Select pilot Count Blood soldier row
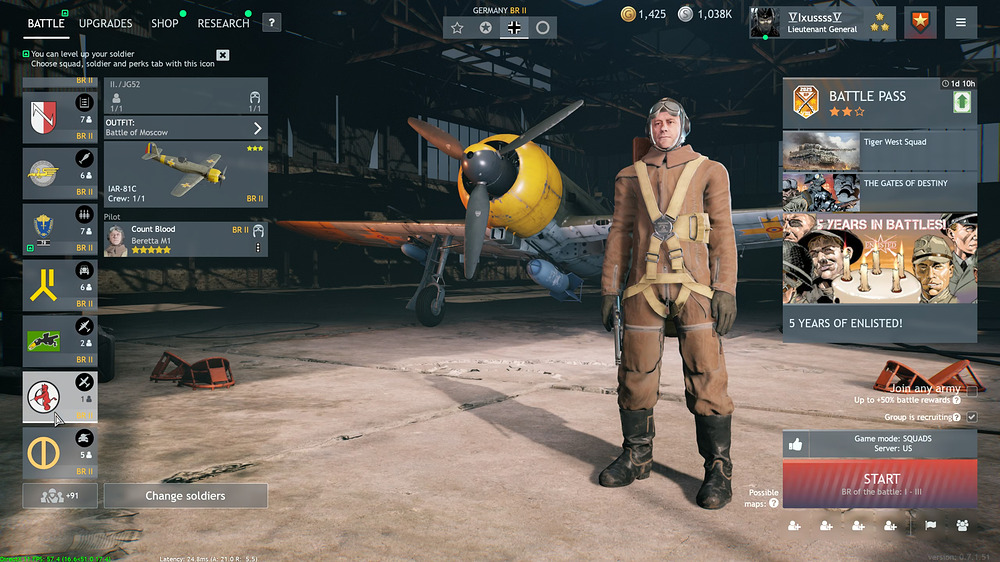1000x562 pixels. pyautogui.click(x=180, y=239)
